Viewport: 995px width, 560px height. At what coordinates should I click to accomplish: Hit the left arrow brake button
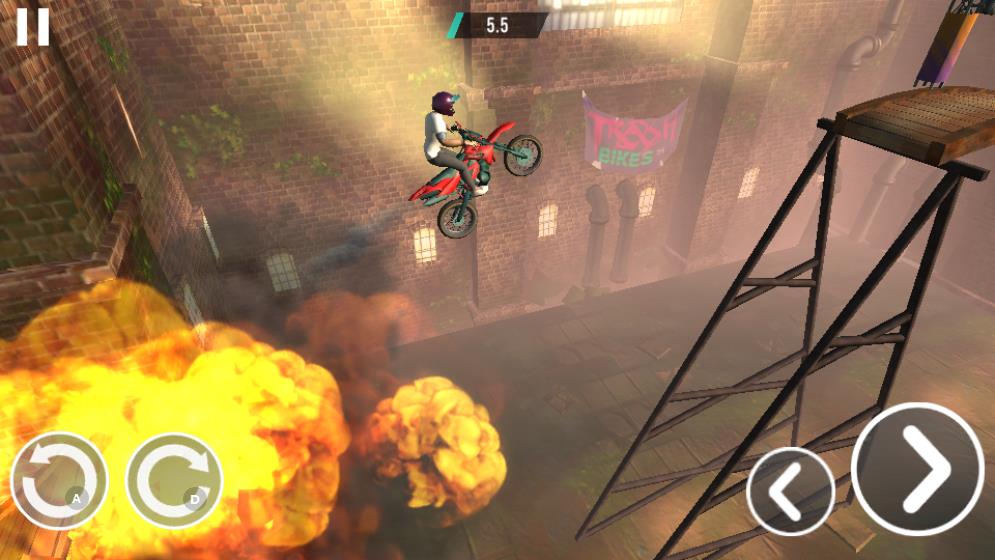point(790,491)
